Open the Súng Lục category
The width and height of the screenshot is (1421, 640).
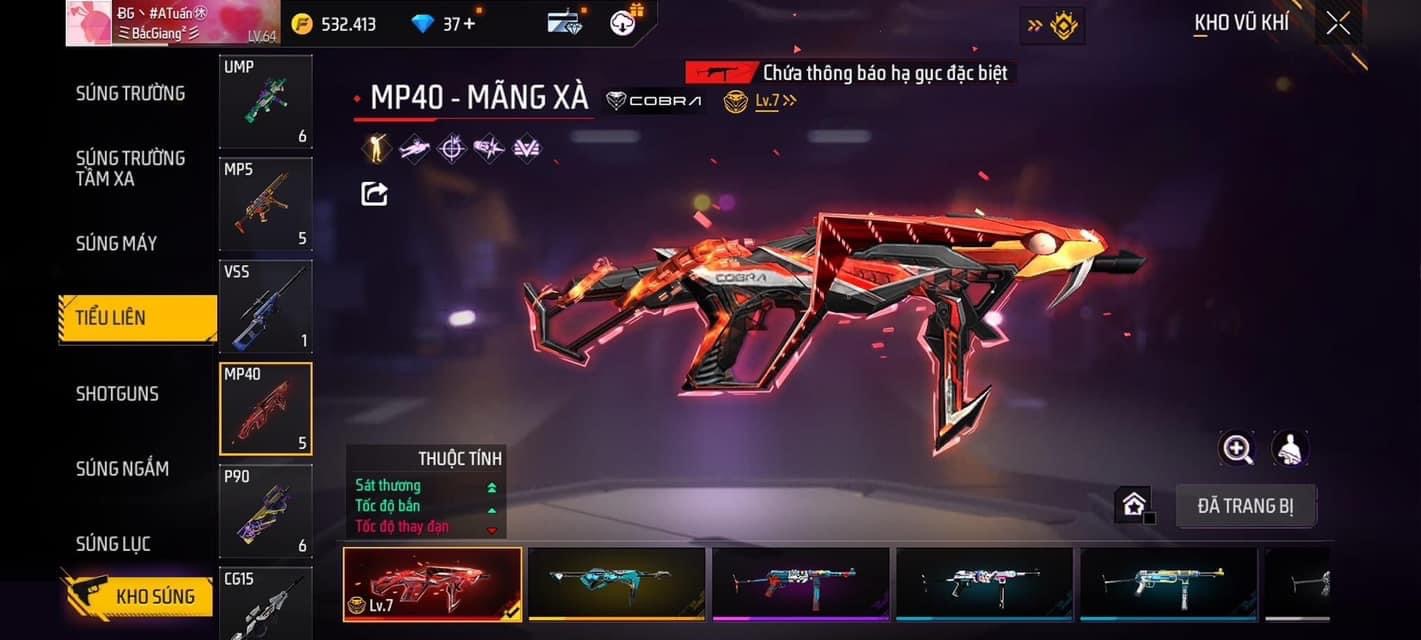[113, 544]
